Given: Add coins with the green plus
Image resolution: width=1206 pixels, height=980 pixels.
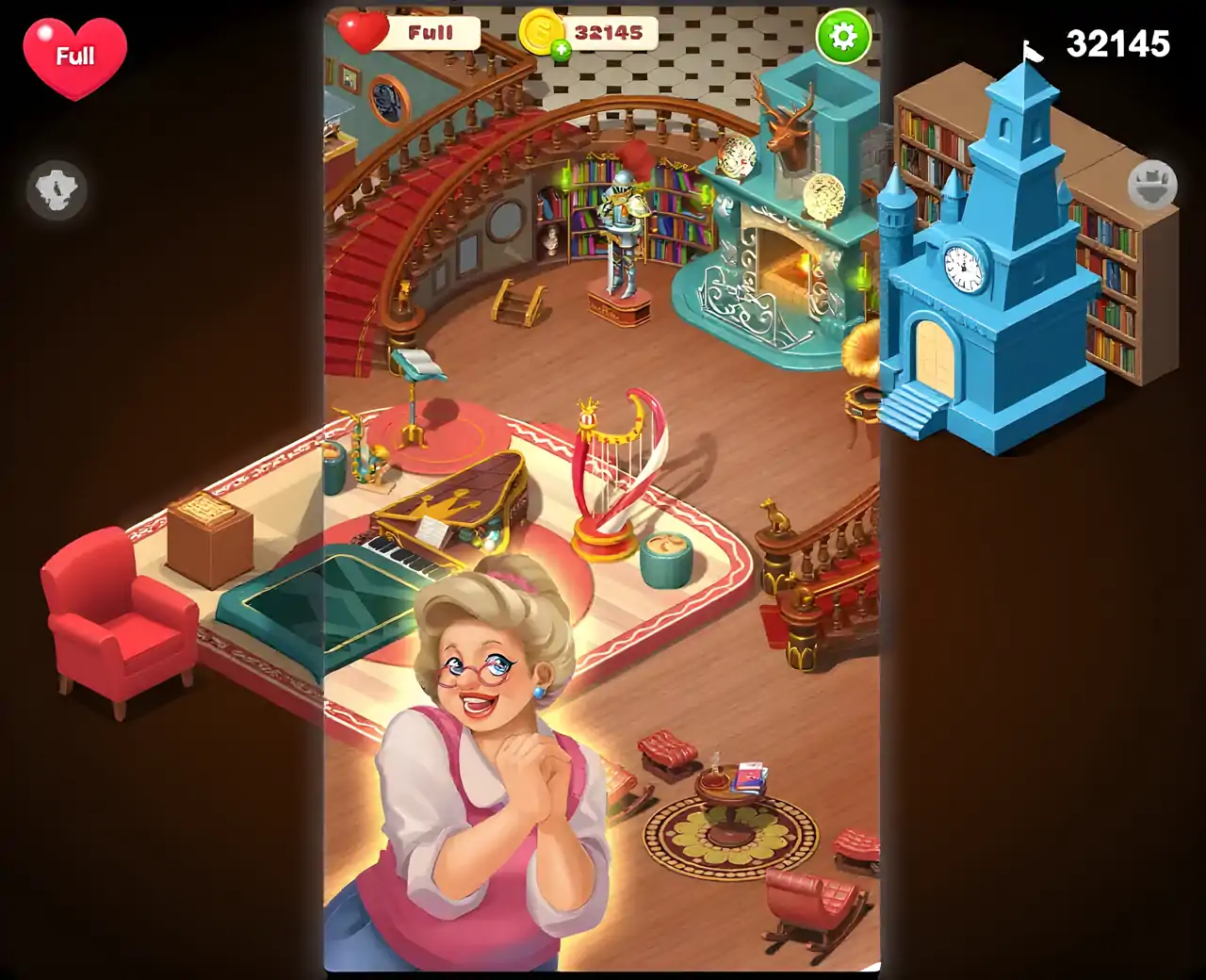Looking at the screenshot, I should pyautogui.click(x=562, y=51).
